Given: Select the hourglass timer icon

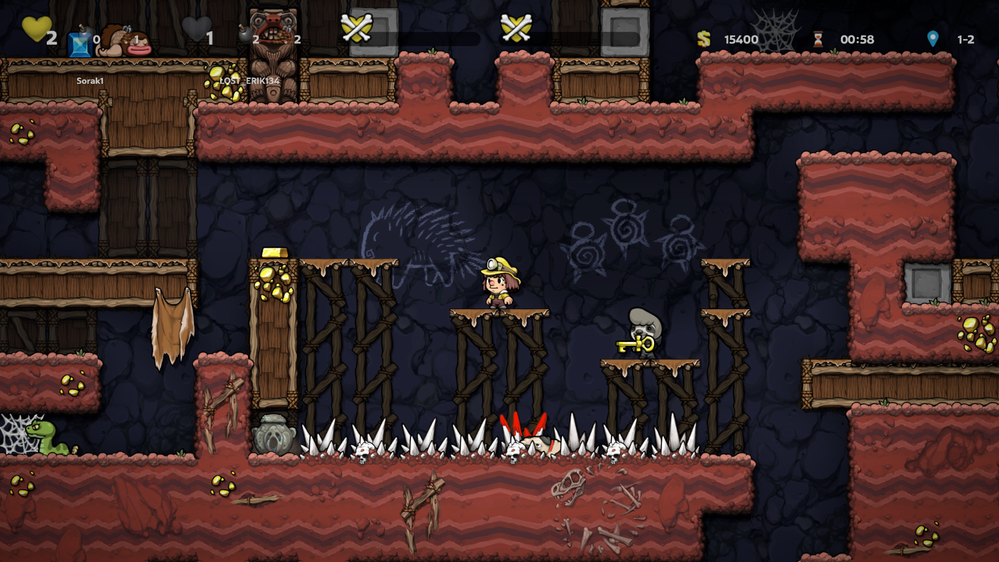Looking at the screenshot, I should [818, 39].
